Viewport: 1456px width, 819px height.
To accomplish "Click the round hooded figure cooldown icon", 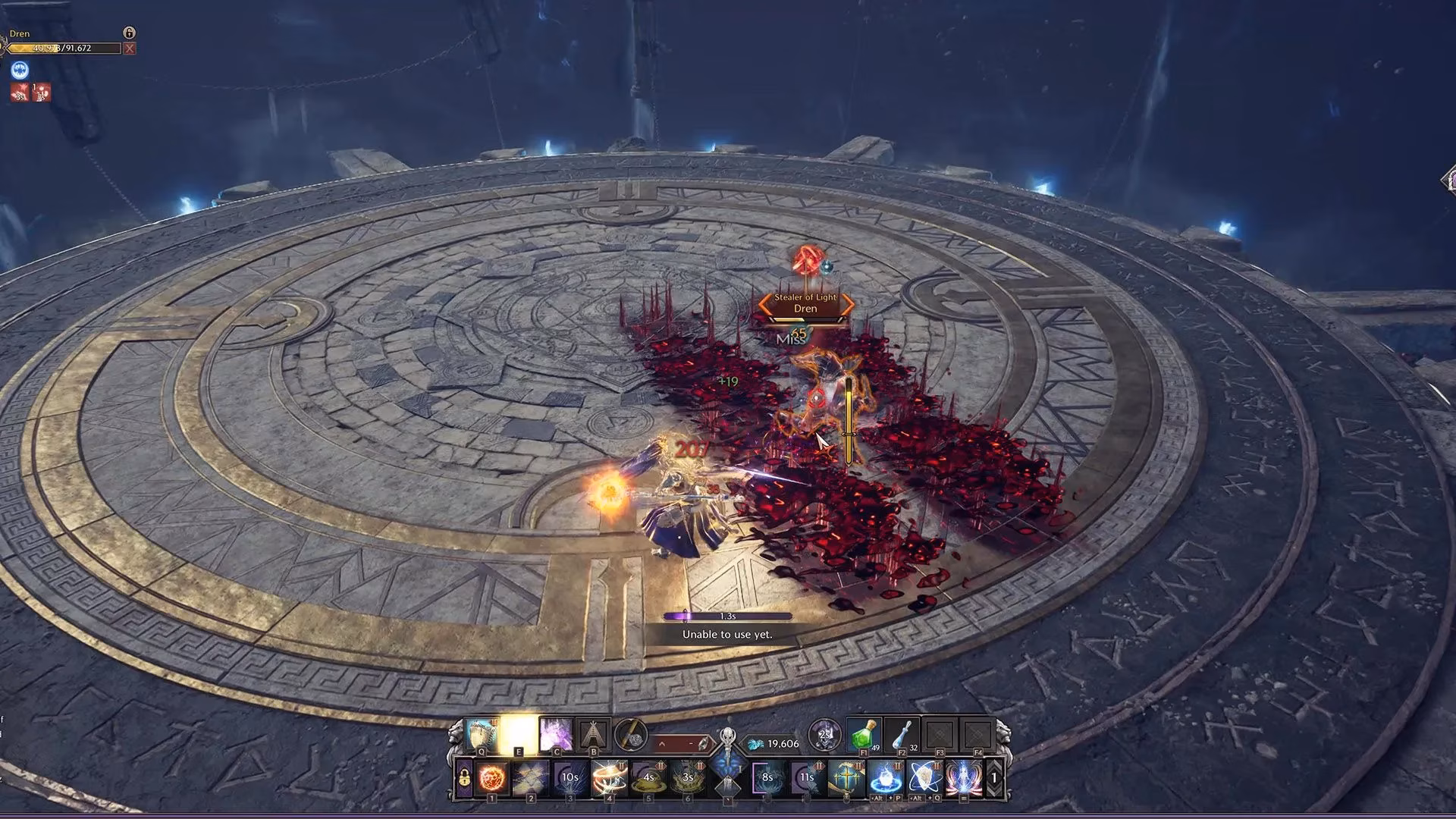I will pyautogui.click(x=824, y=735).
